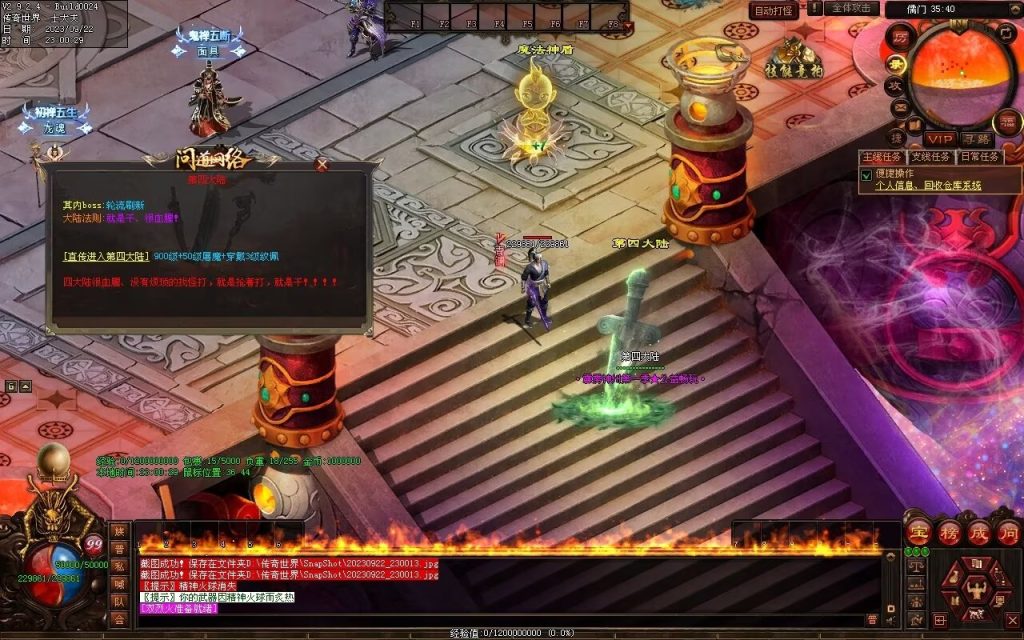The height and width of the screenshot is (640, 1024).
Task: Switch to the 日常任务 tab
Action: coord(979,157)
